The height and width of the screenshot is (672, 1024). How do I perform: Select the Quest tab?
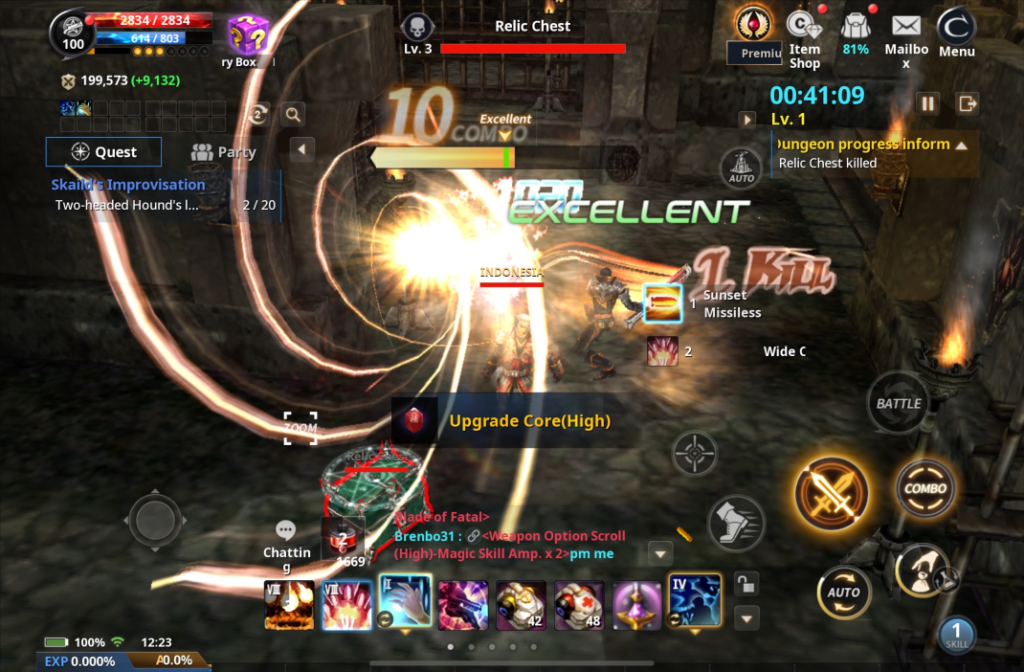coord(104,152)
